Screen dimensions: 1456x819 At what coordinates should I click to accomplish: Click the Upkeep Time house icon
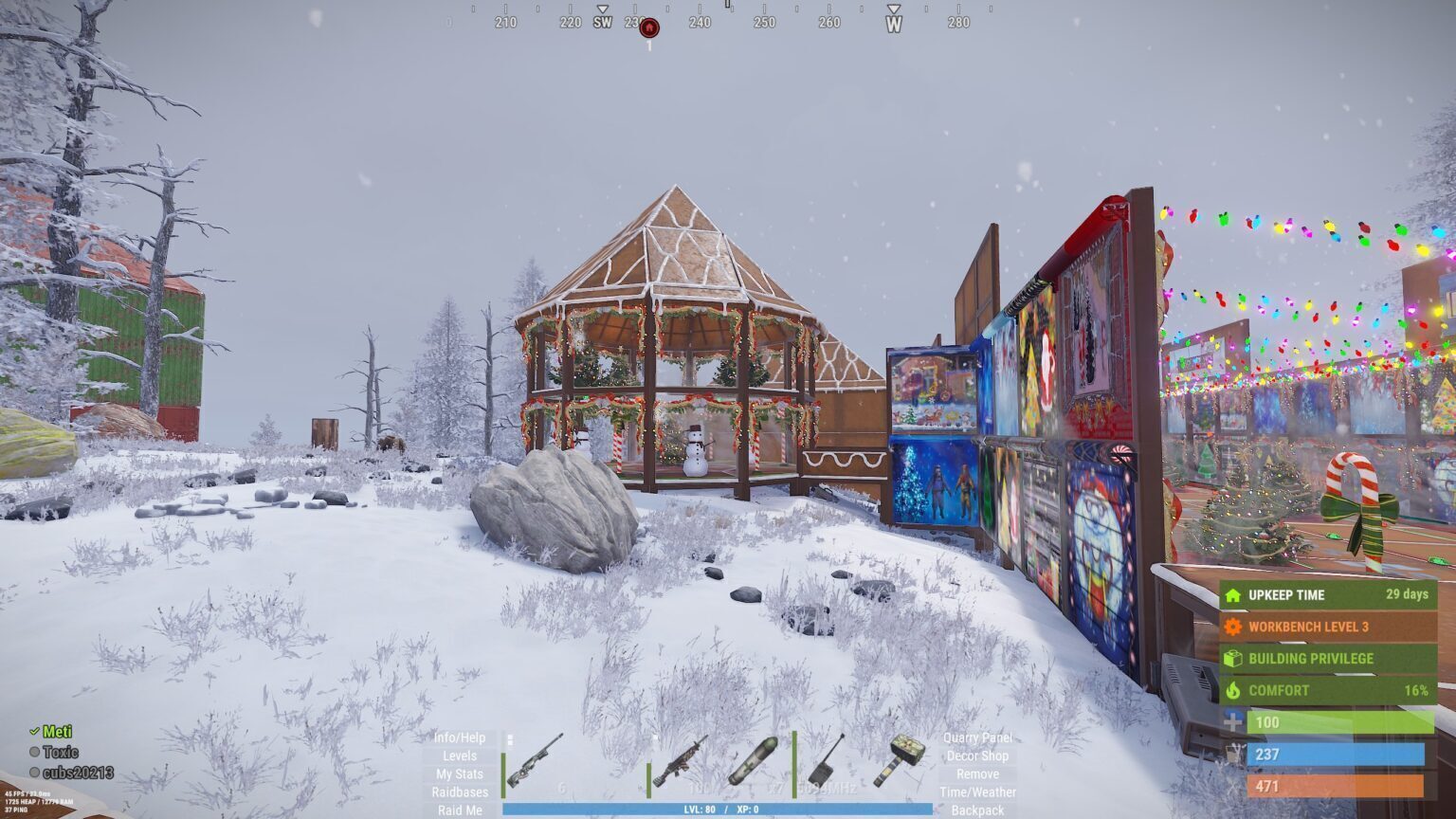(x=1231, y=595)
